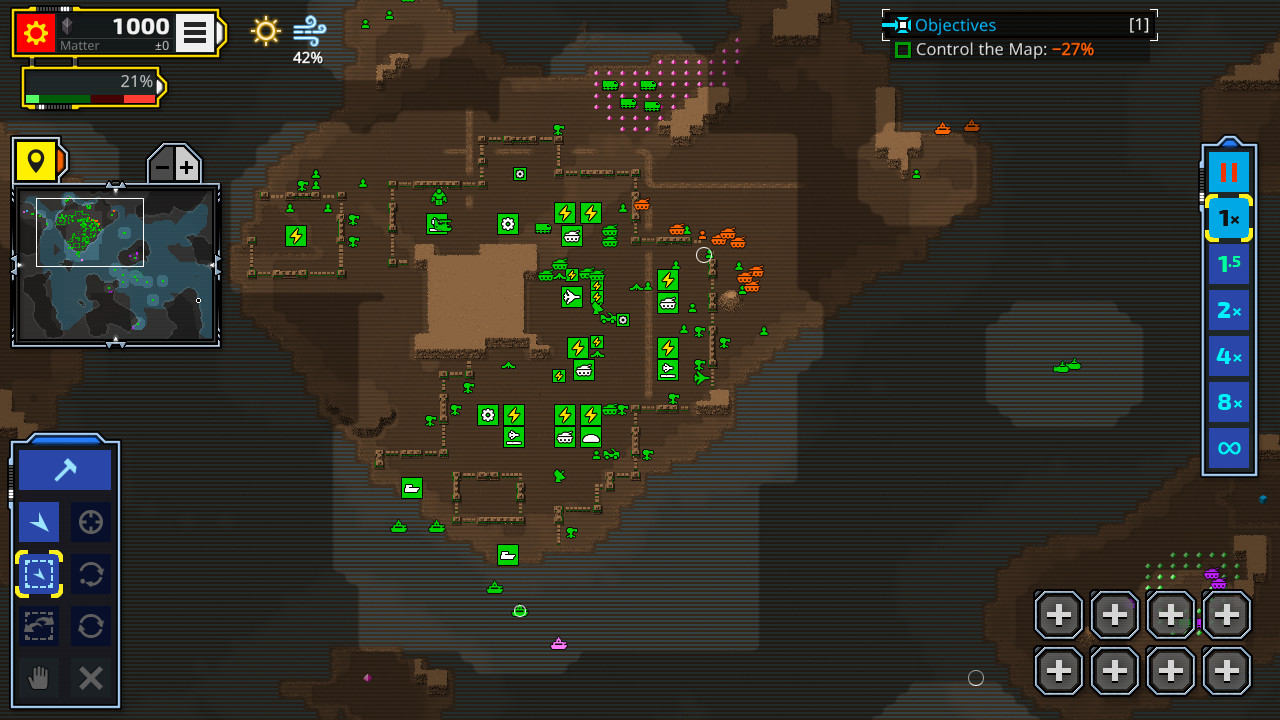Screen dimensions: 1280x720
Task: Click the crosshair targeting tool icon
Action: coord(91,521)
